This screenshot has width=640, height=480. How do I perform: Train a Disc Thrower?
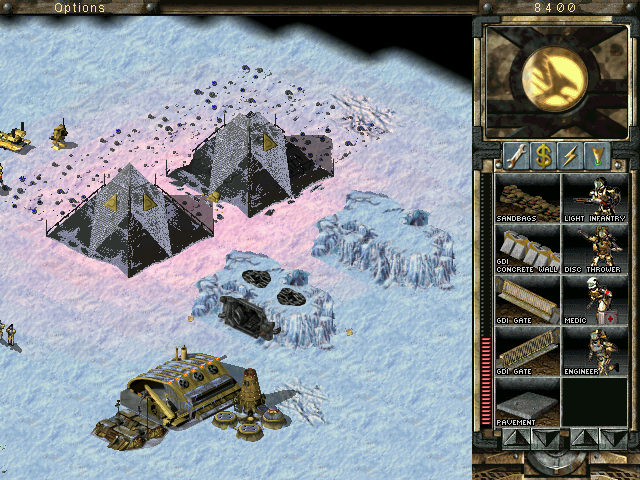[x=593, y=249]
